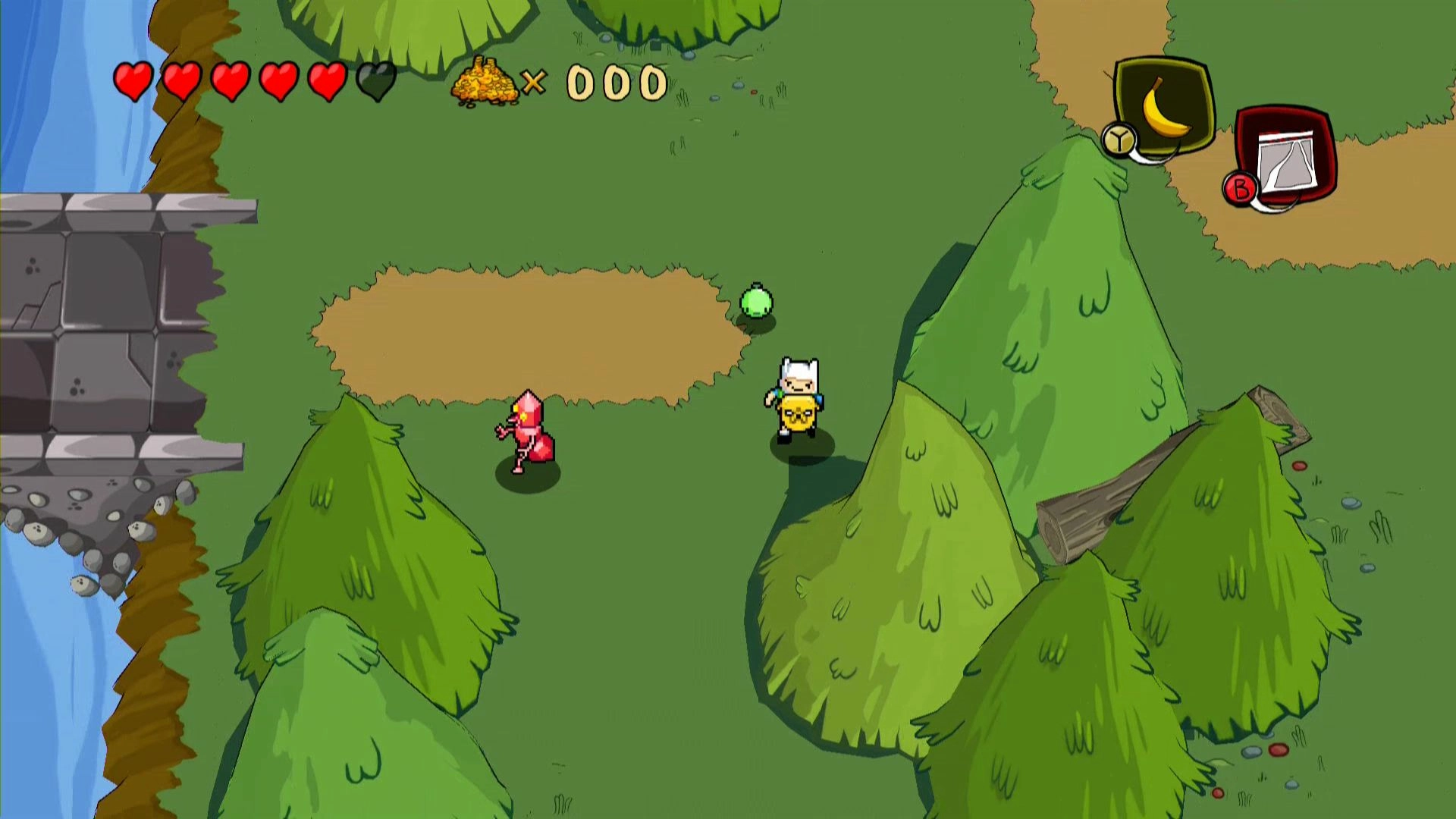The height and width of the screenshot is (819, 1456).
Task: Click the coin counter showing 000
Action: point(616,80)
